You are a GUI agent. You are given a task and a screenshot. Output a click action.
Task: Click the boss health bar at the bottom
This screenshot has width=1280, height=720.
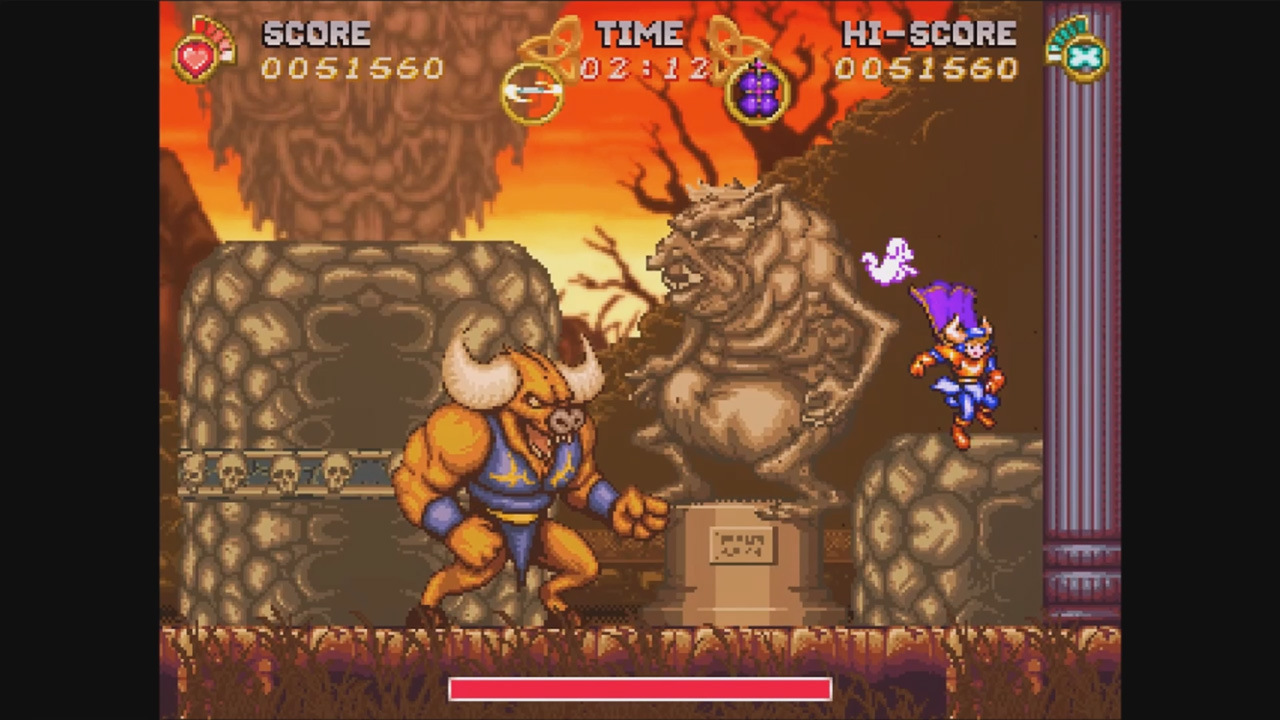[640, 690]
